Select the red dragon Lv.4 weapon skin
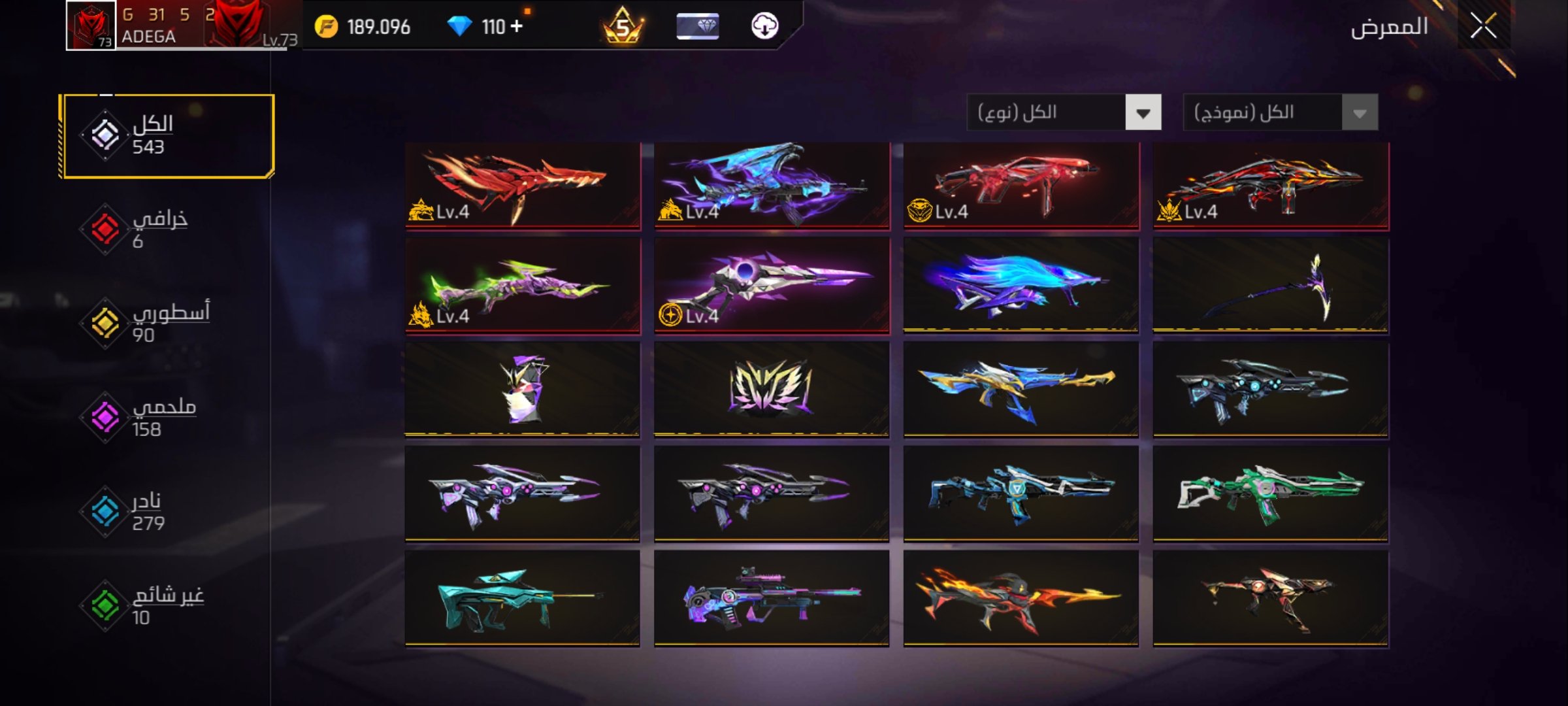This screenshot has height=706, width=1568. [523, 186]
